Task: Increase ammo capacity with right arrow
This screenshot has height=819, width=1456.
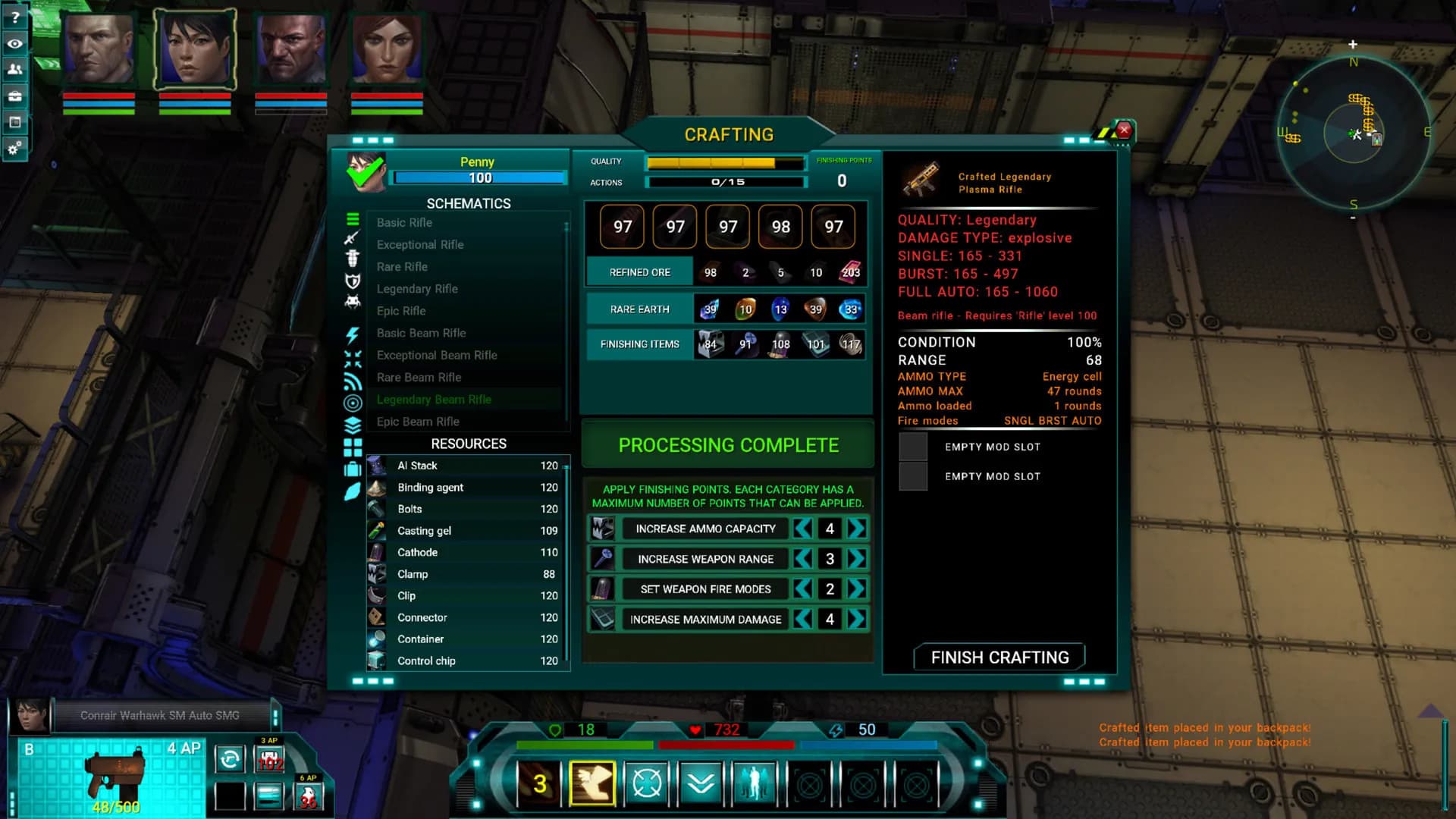Action: pyautogui.click(x=857, y=529)
